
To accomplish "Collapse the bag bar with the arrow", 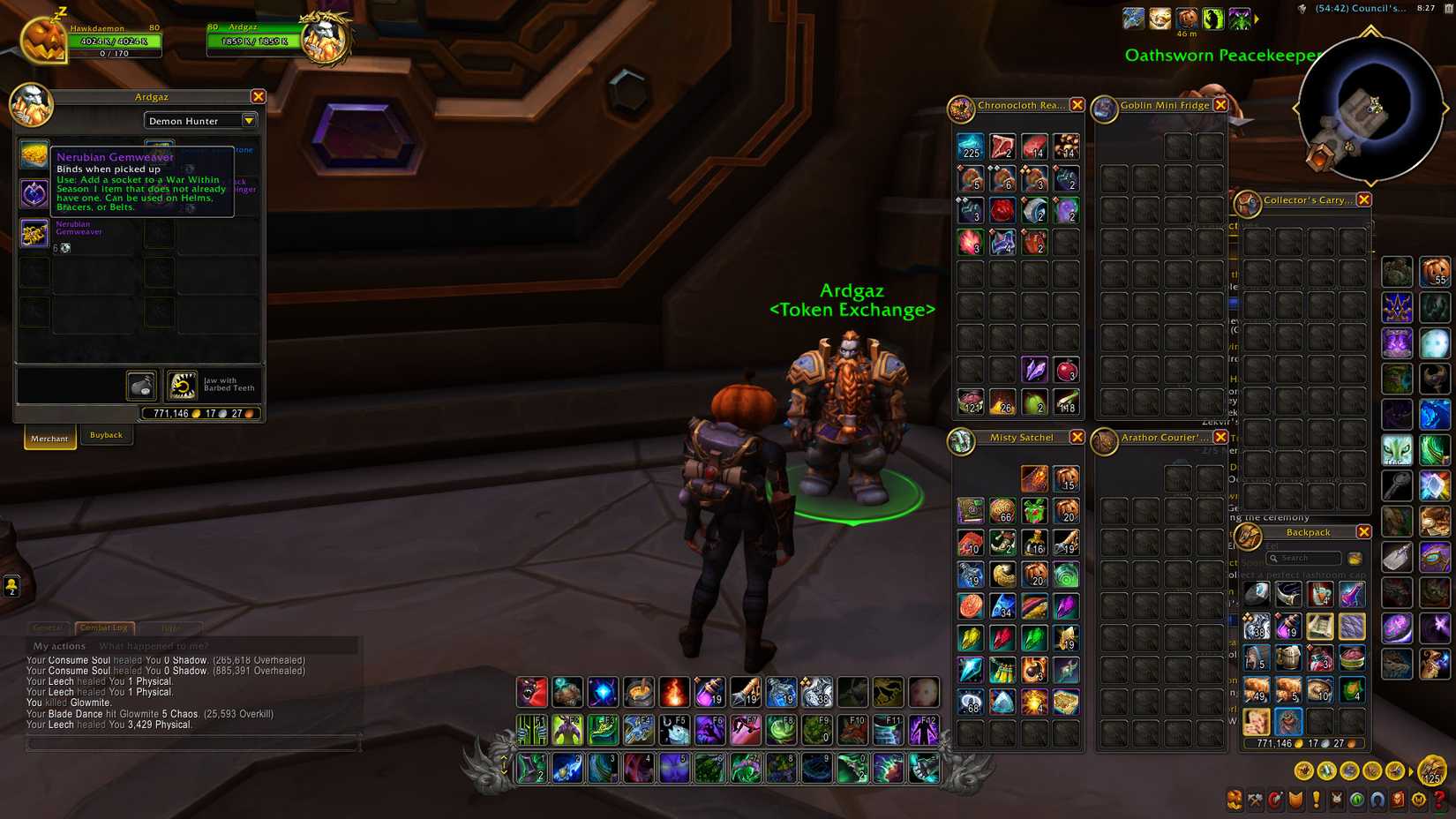I will tap(1412, 771).
